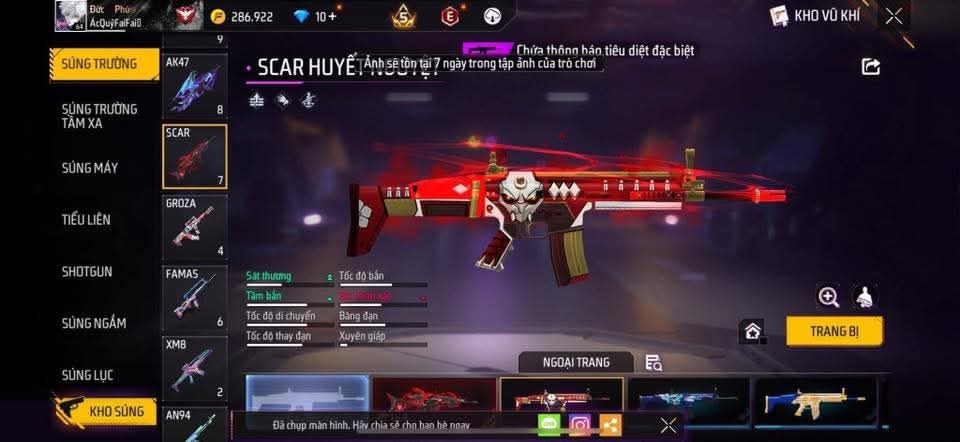Switch to the SÚNG NGẮM category

click(x=93, y=324)
